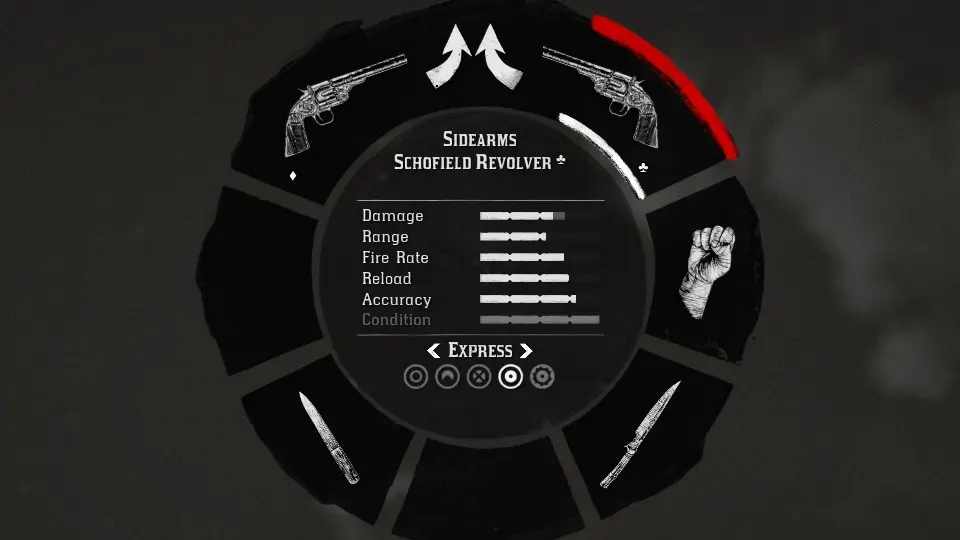960x540 pixels.
Task: Pick the chevron ammo type icon
Action: [x=448, y=377]
